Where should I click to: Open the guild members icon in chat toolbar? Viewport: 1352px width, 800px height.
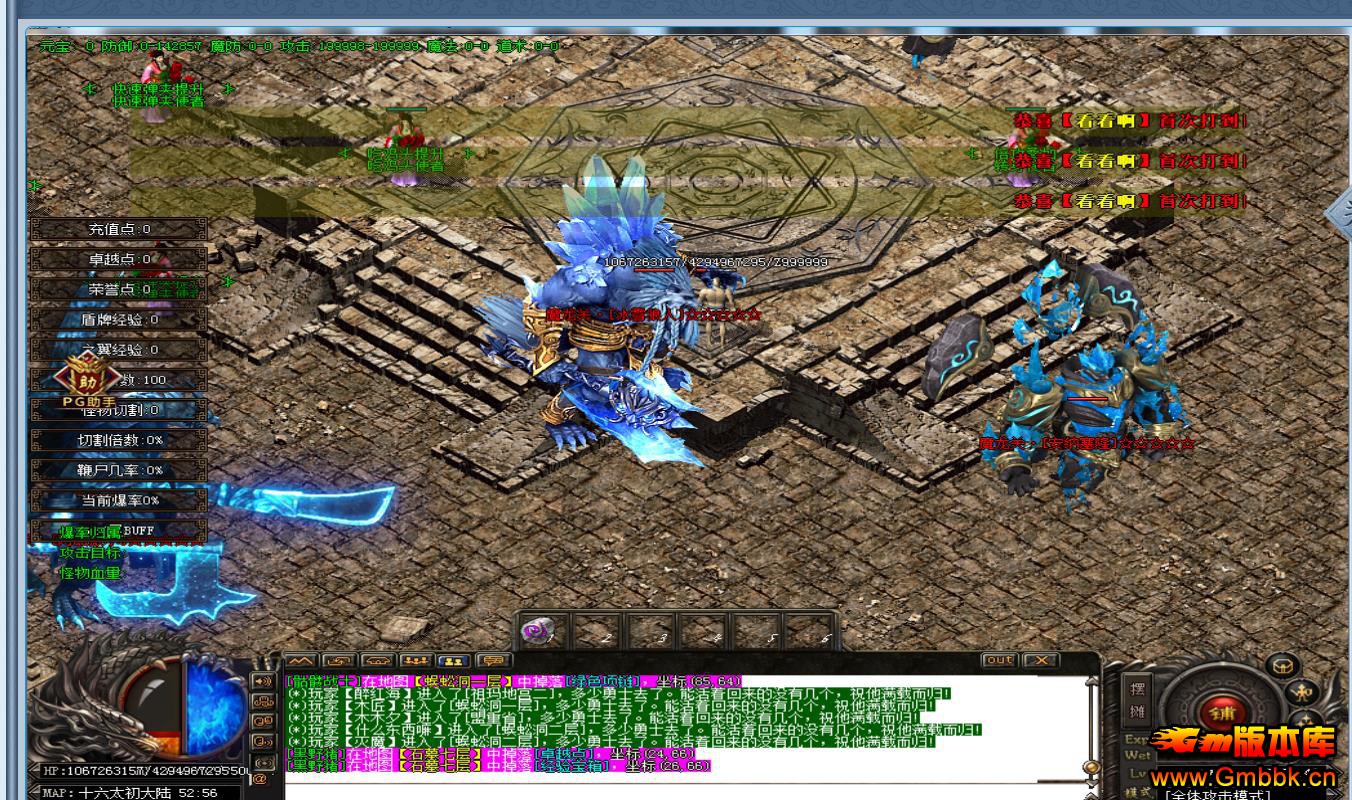416,659
